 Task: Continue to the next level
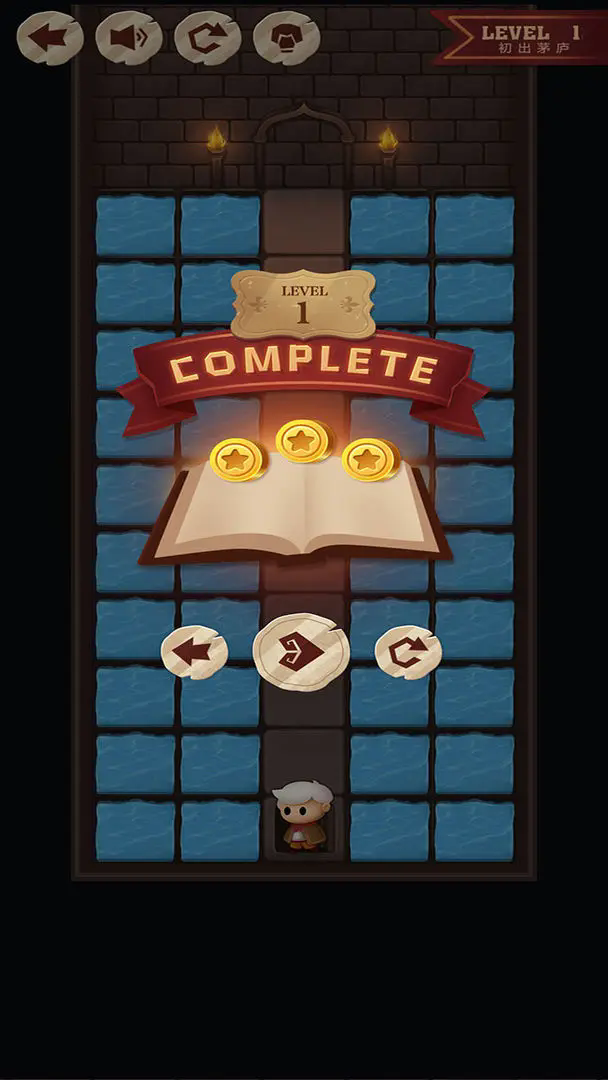pyautogui.click(x=301, y=652)
